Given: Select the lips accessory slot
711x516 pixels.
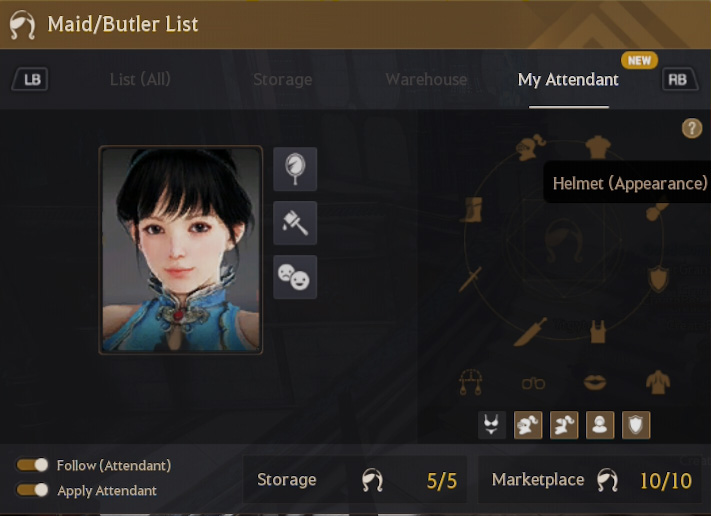Looking at the screenshot, I should click(x=596, y=383).
